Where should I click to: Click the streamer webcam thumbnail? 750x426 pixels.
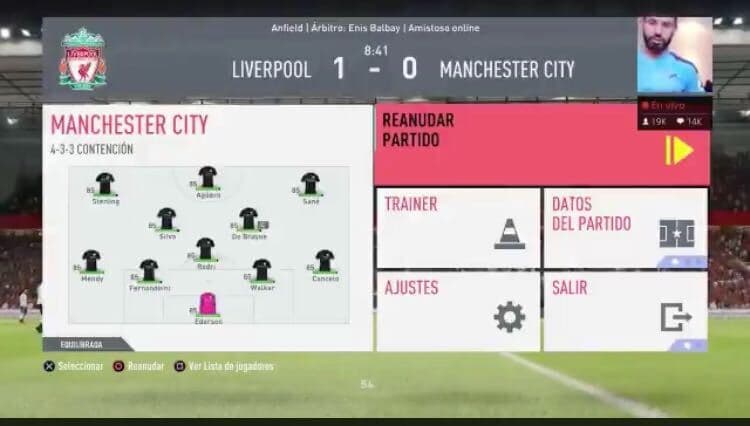(x=674, y=56)
